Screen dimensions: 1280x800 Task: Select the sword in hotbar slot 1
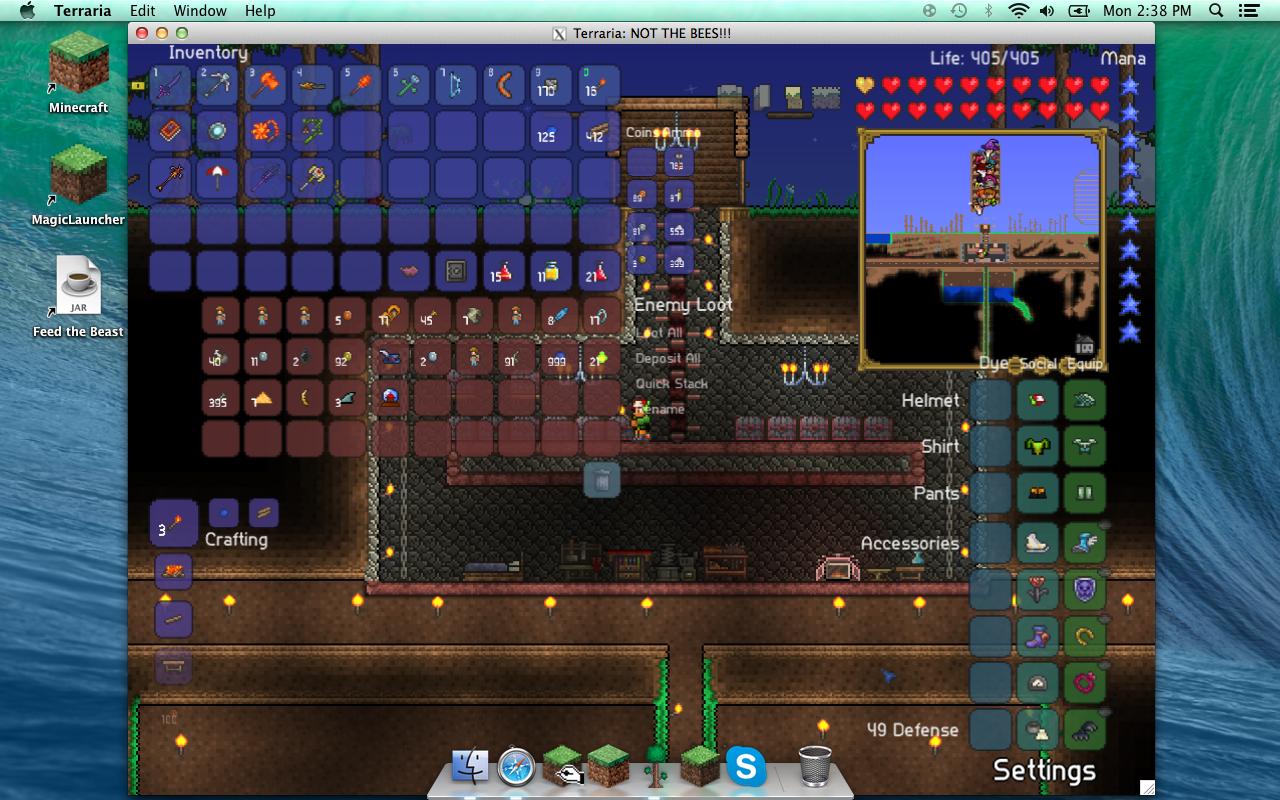[x=169, y=85]
